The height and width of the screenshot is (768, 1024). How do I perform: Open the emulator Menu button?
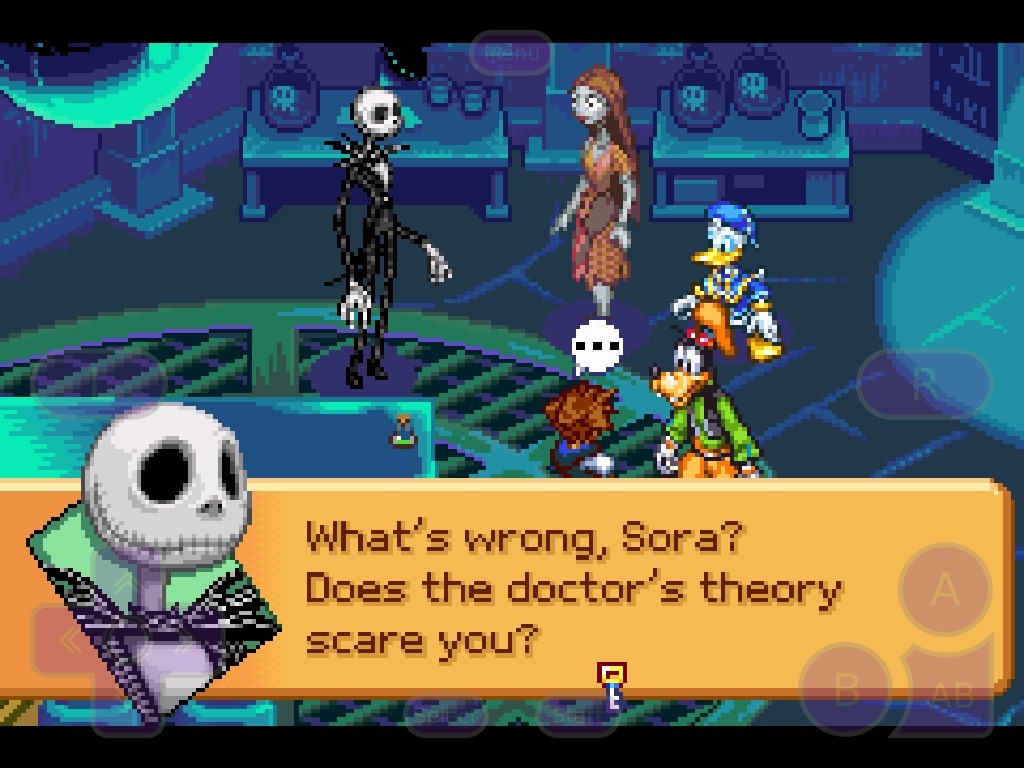(511, 53)
